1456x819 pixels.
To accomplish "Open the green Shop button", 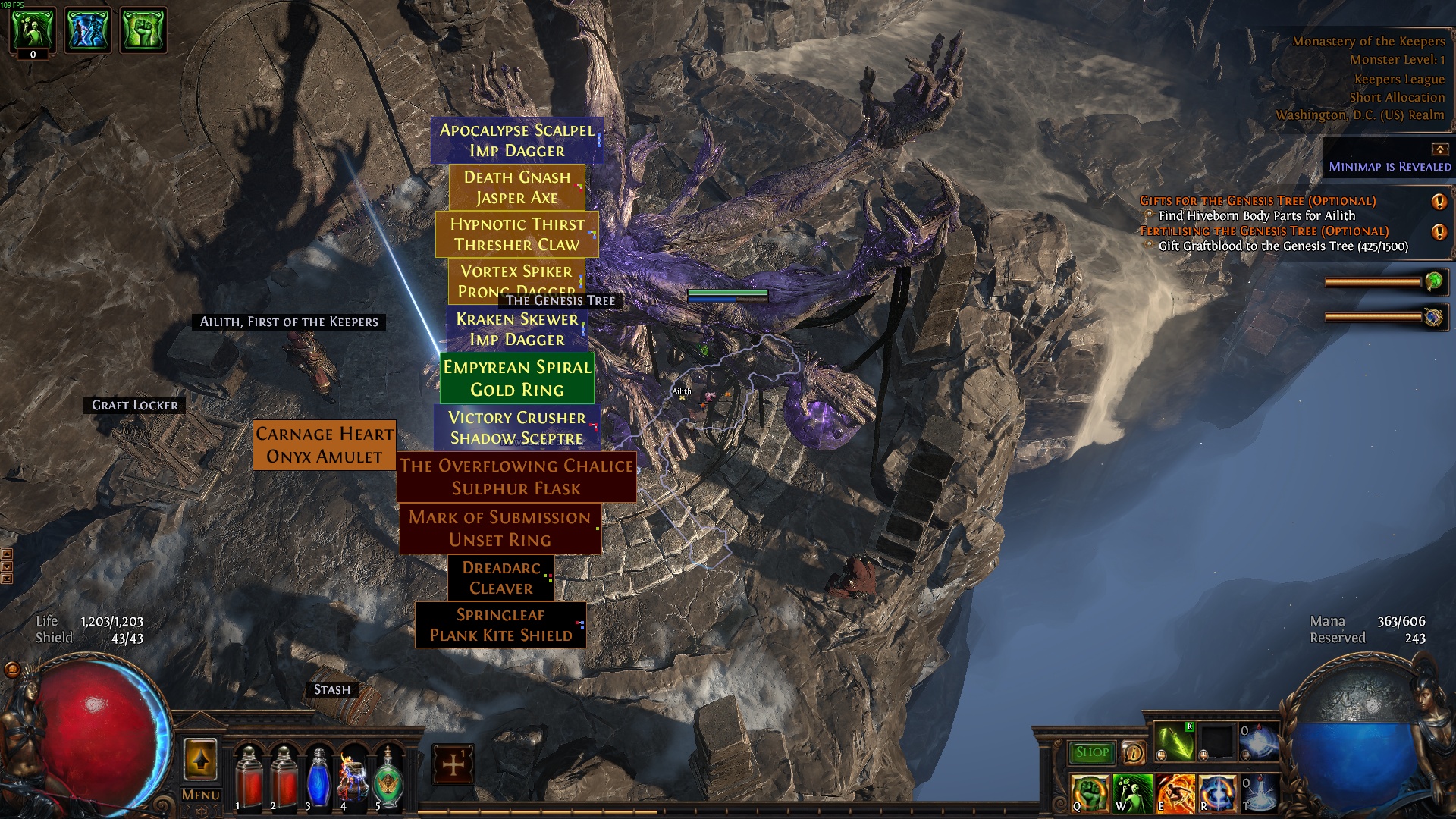I will 1091,752.
